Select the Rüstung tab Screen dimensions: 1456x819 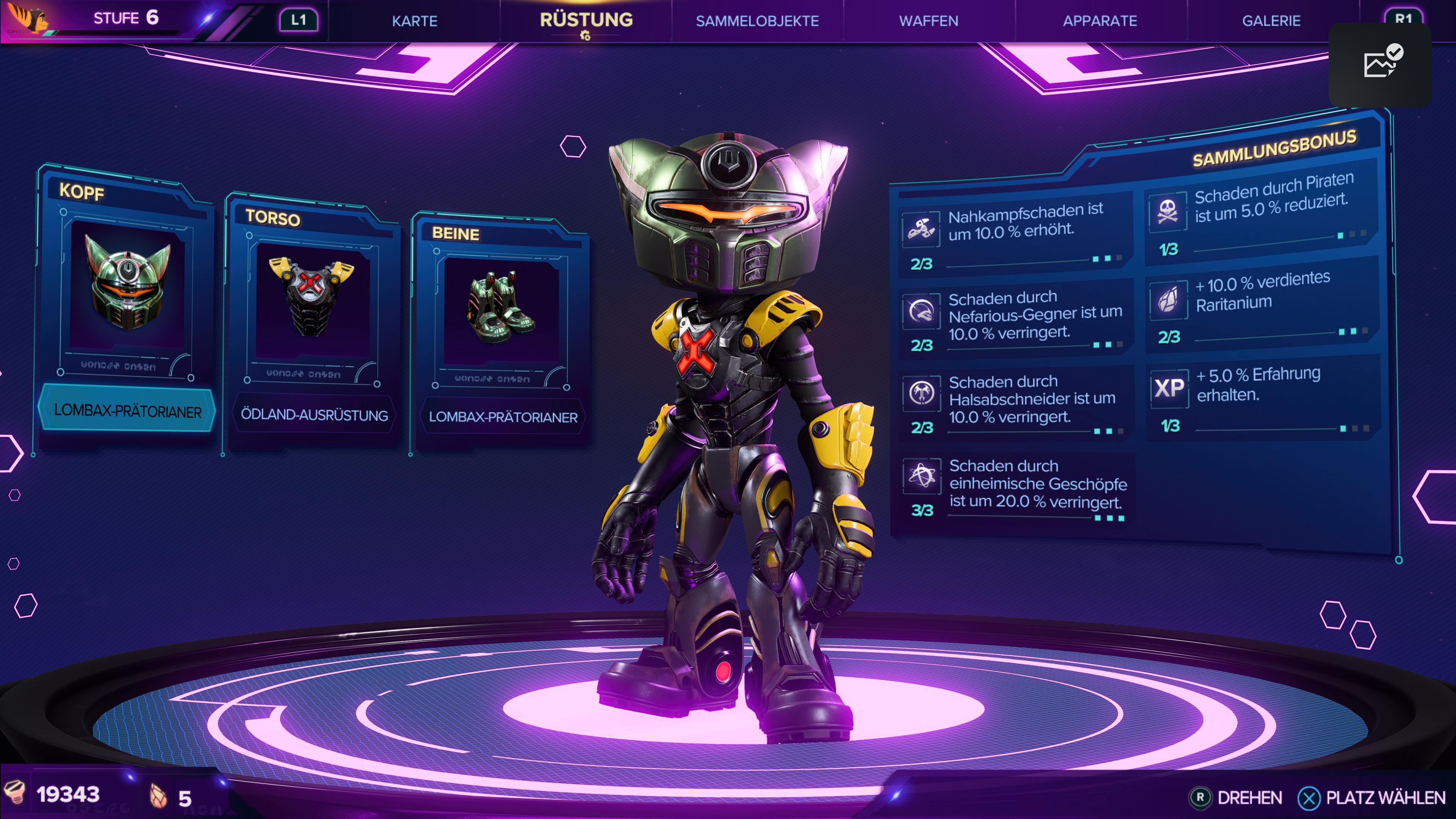(x=586, y=20)
